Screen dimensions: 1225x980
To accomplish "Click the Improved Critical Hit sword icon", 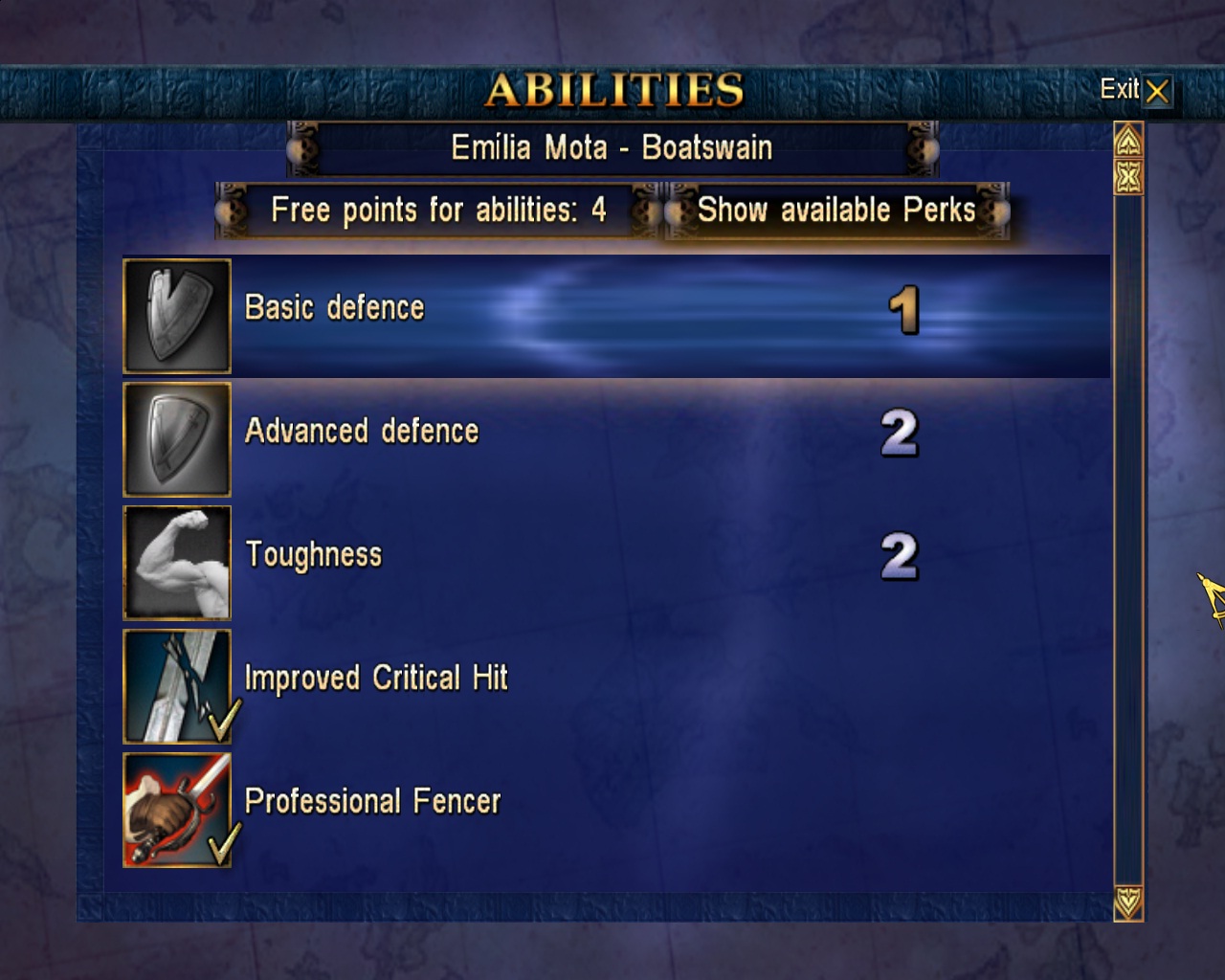I will (177, 686).
